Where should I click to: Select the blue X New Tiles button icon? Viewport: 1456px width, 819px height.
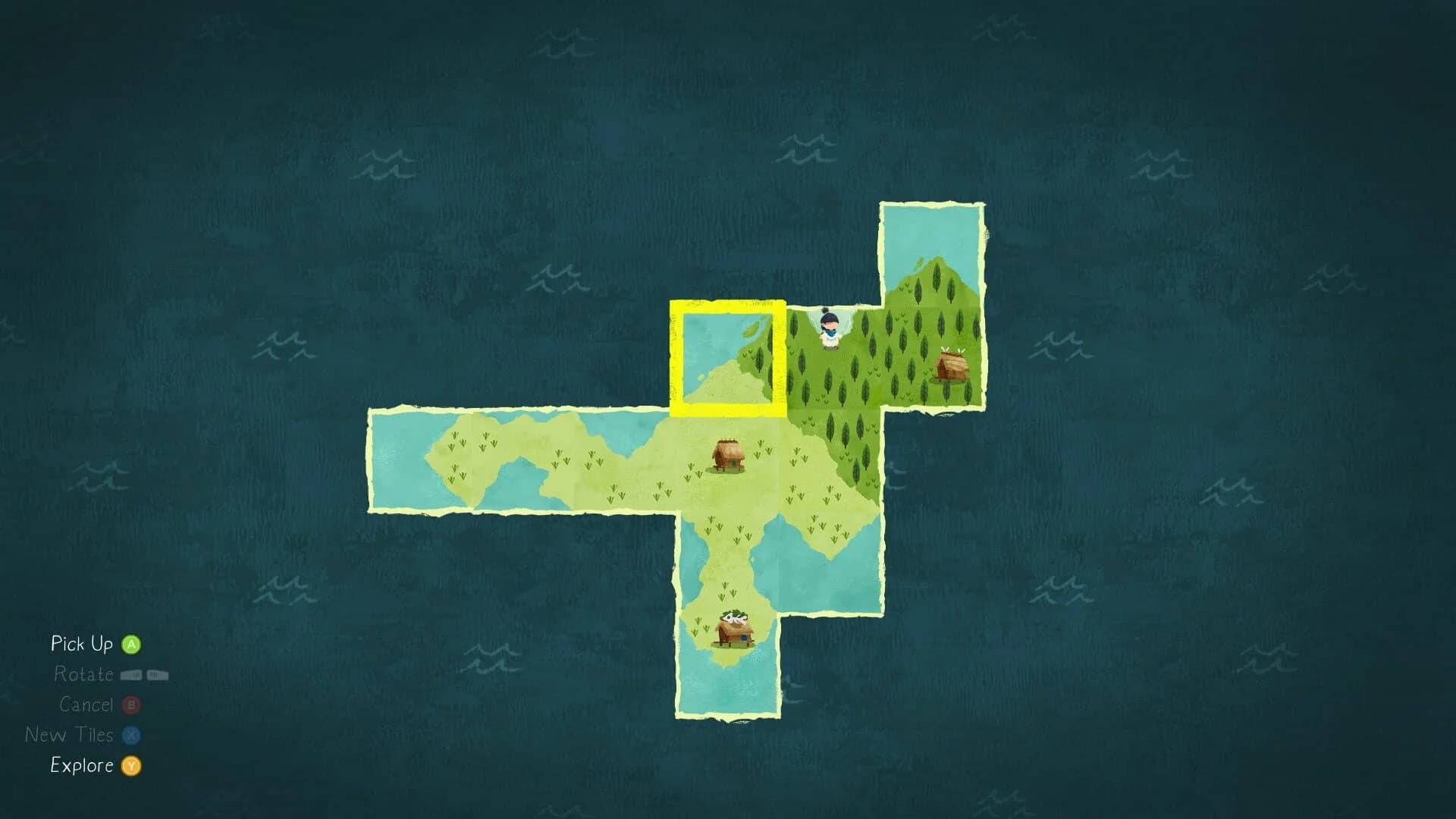tap(130, 735)
